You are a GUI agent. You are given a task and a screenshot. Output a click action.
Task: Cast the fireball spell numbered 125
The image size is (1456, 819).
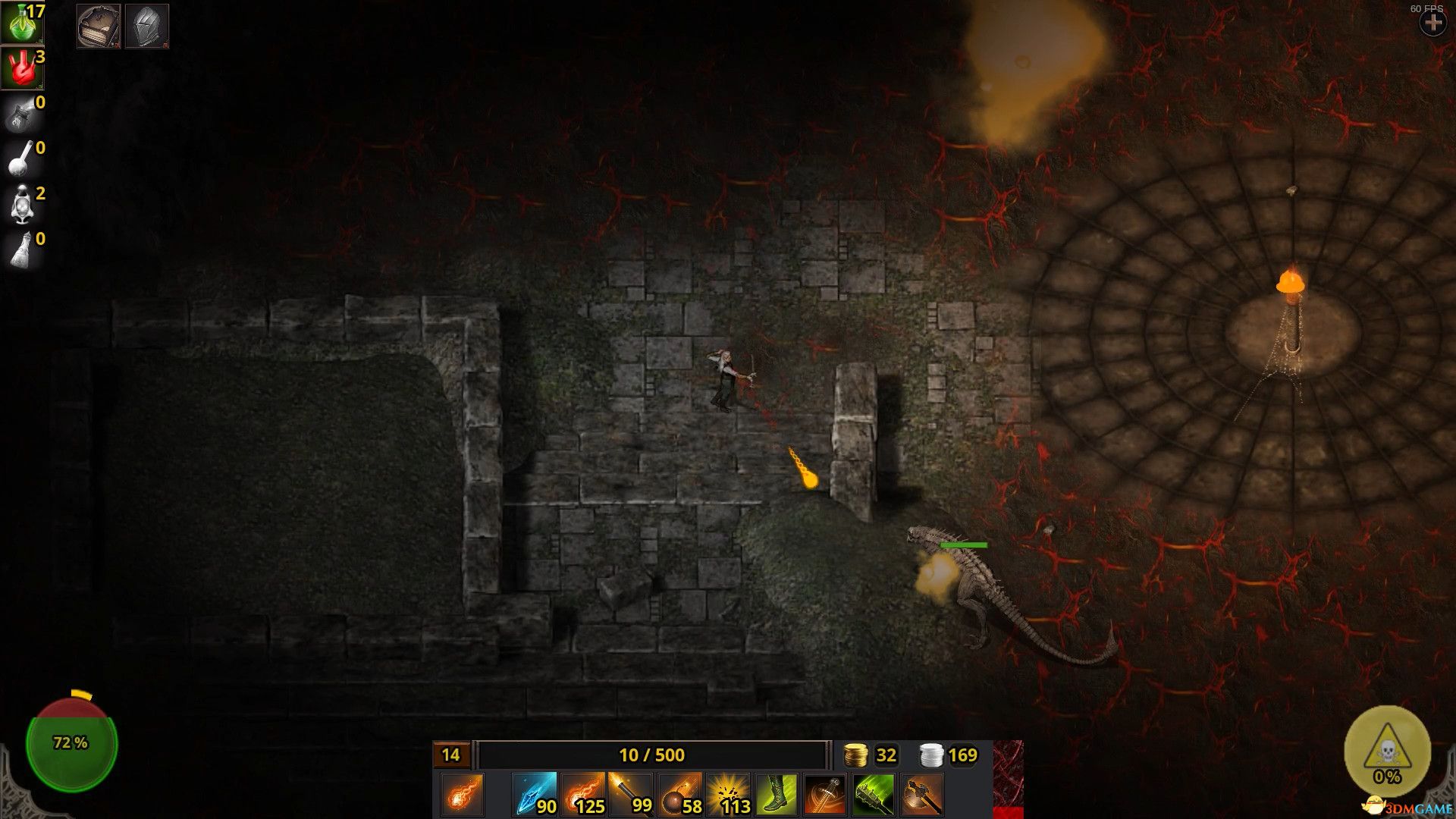582,794
